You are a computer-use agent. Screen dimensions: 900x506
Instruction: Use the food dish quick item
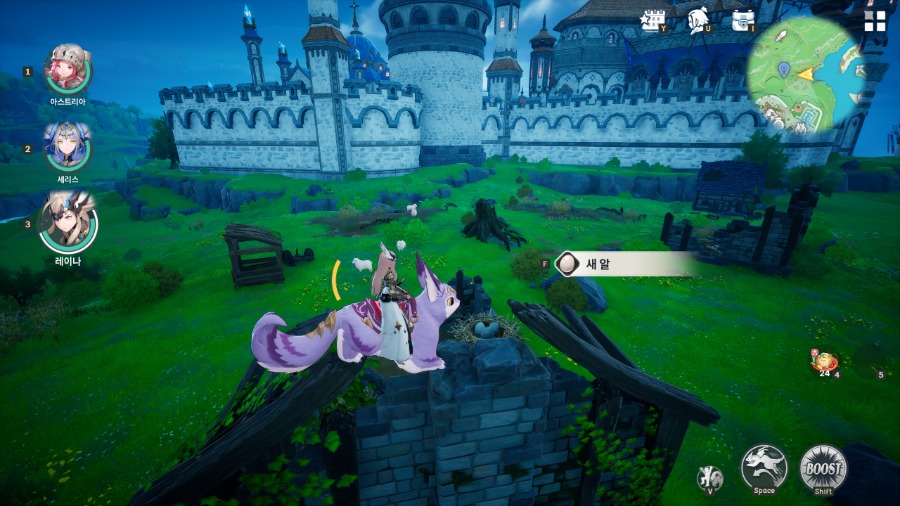824,362
